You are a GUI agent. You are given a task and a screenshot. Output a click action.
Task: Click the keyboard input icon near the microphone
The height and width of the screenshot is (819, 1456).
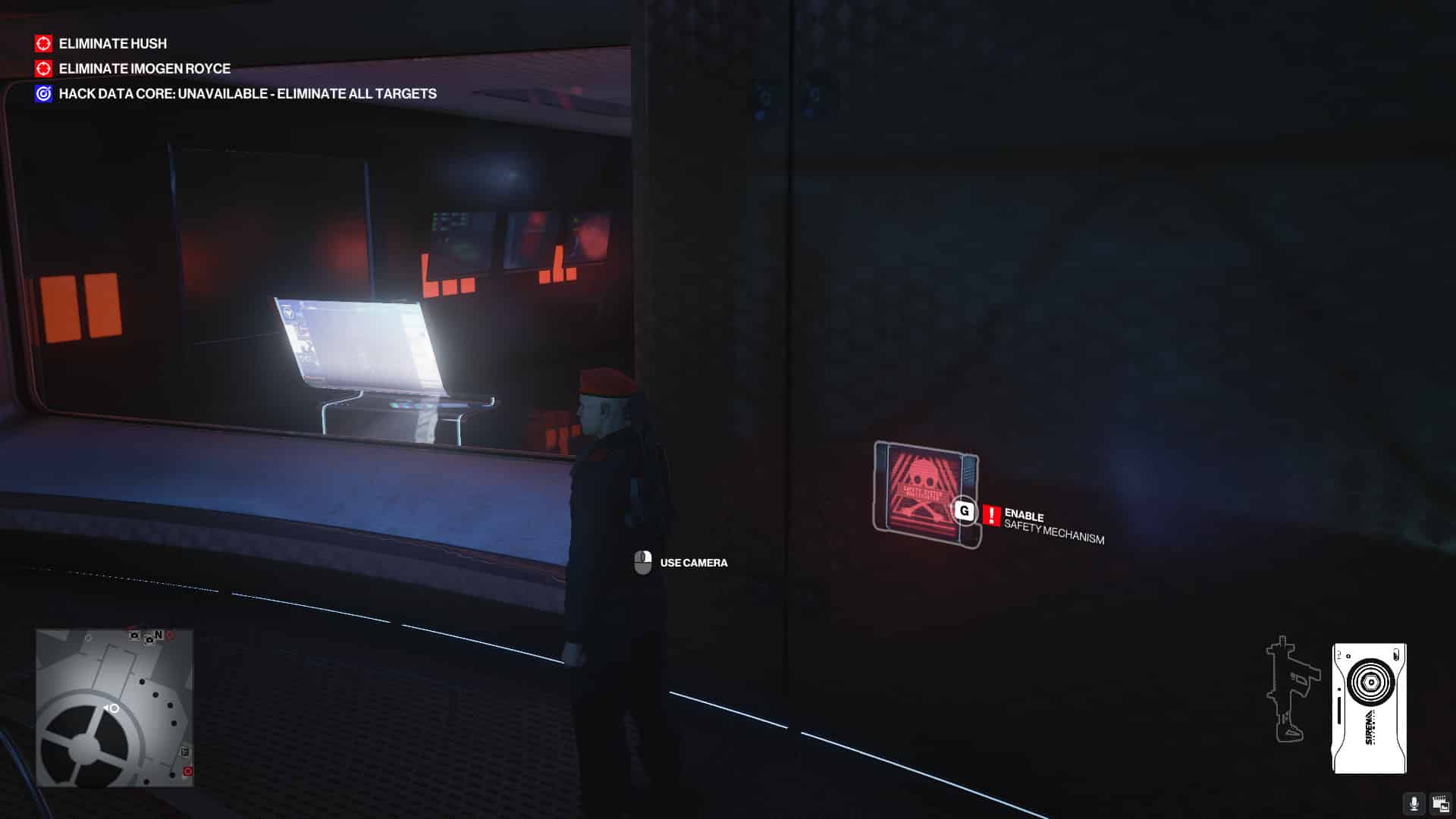point(1439,805)
